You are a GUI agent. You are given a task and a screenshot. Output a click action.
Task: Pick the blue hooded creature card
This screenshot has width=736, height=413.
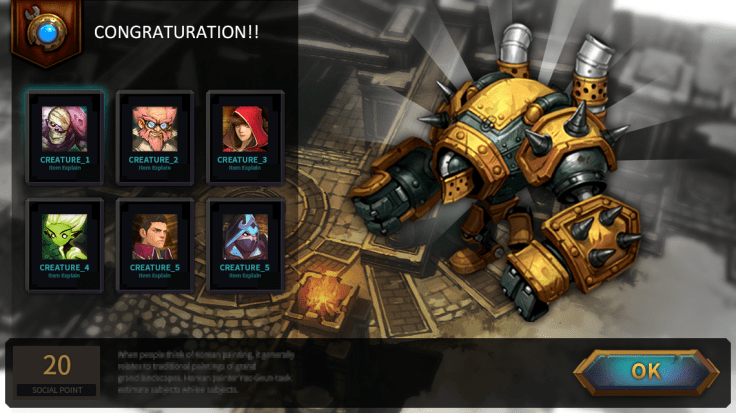coord(244,241)
